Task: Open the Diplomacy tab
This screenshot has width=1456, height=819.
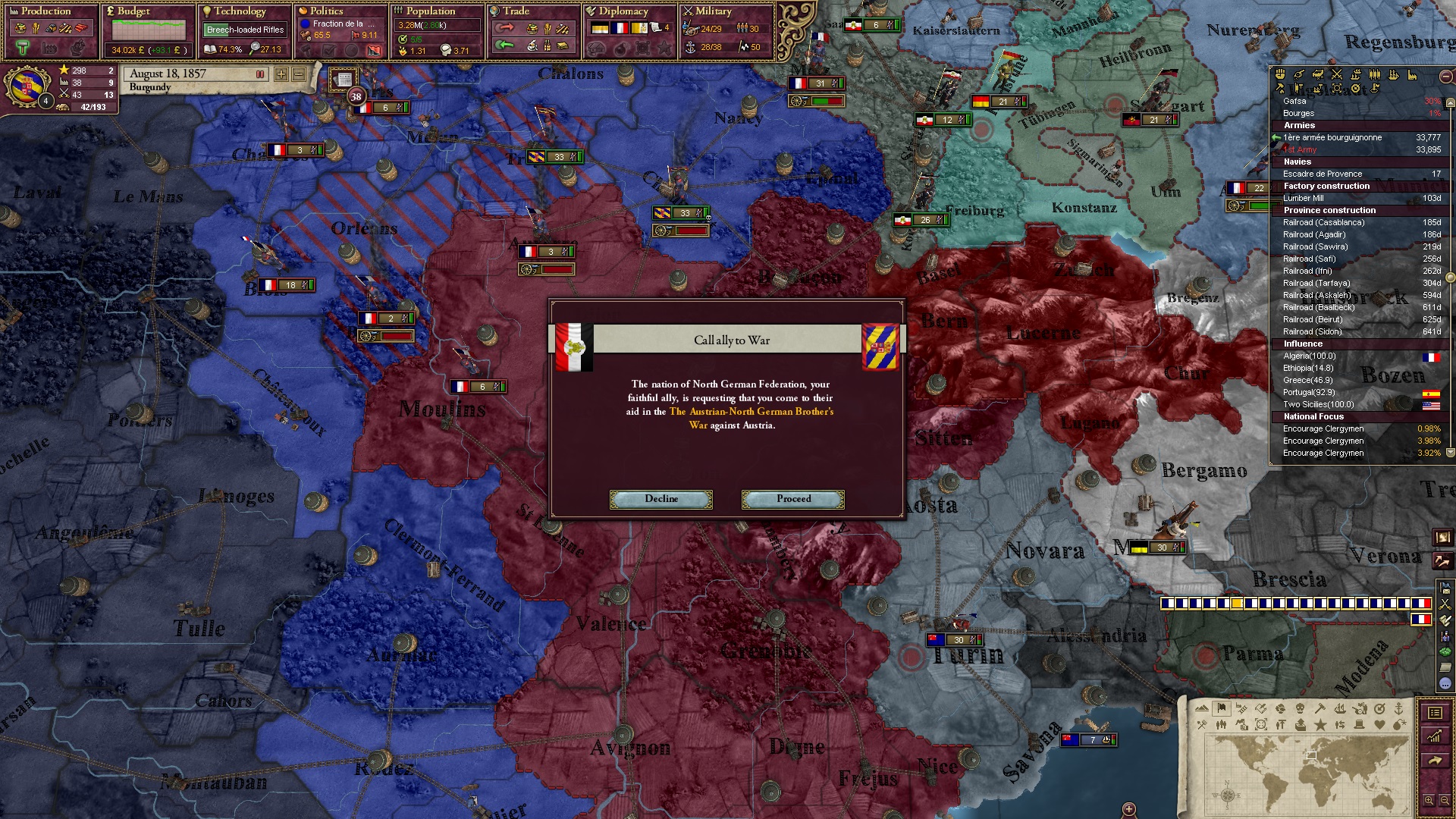Action: coord(623,11)
